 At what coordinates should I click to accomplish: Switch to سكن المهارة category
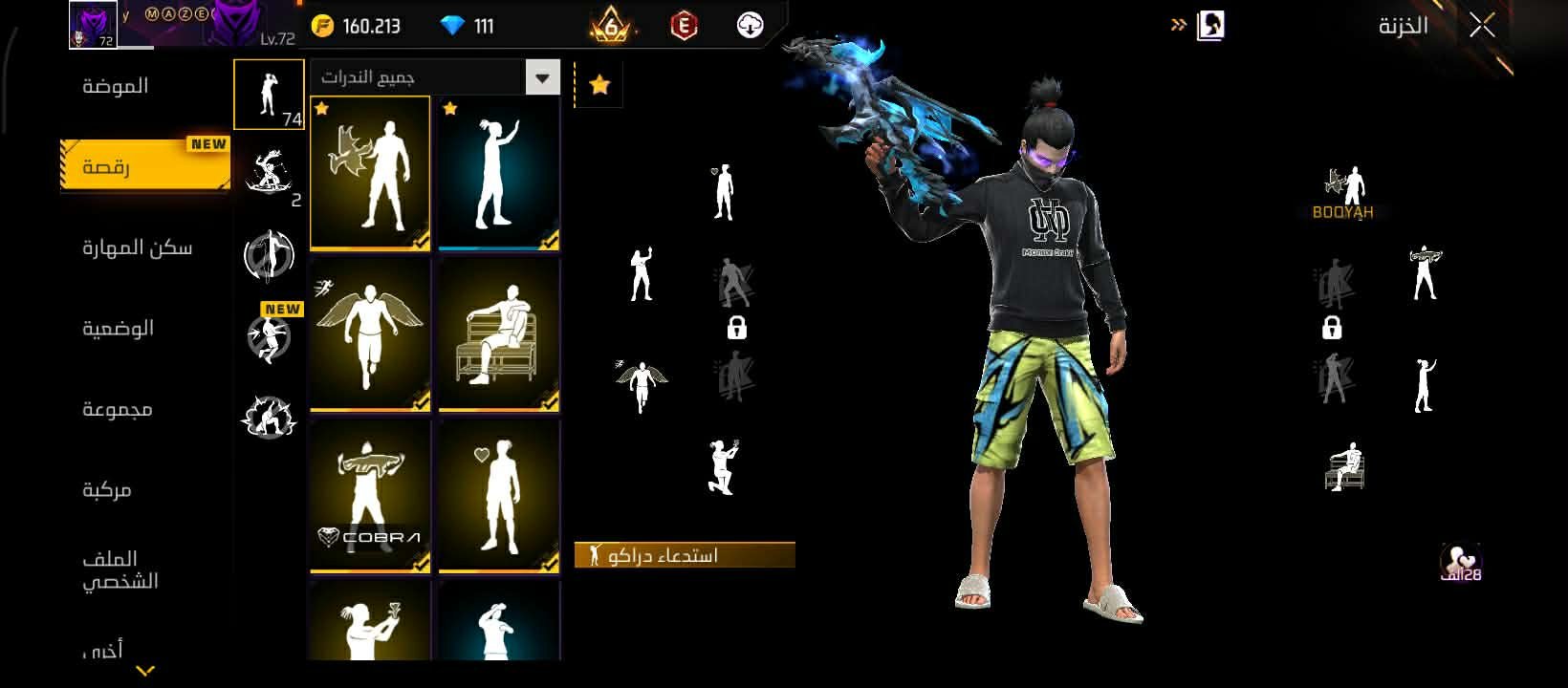point(137,247)
